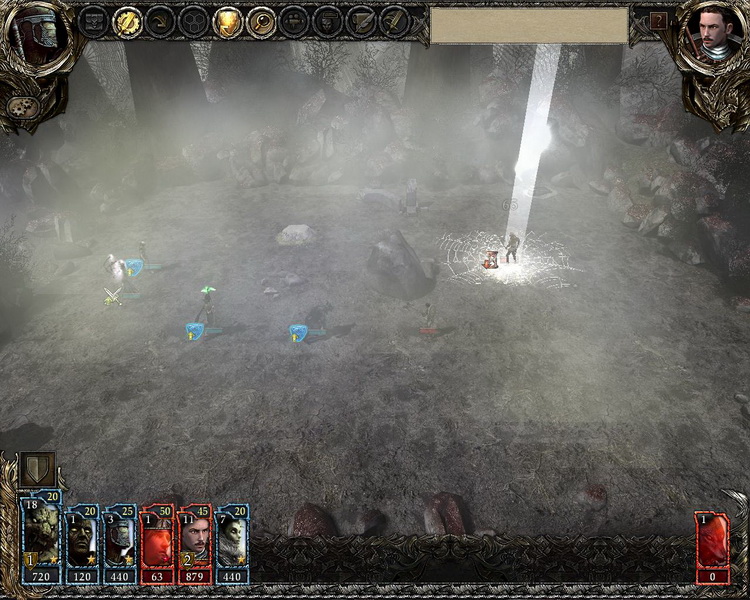Image resolution: width=750 pixels, height=600 pixels.
Task: Choose the dark-faced unit card showing 120
Action: [x=82, y=543]
